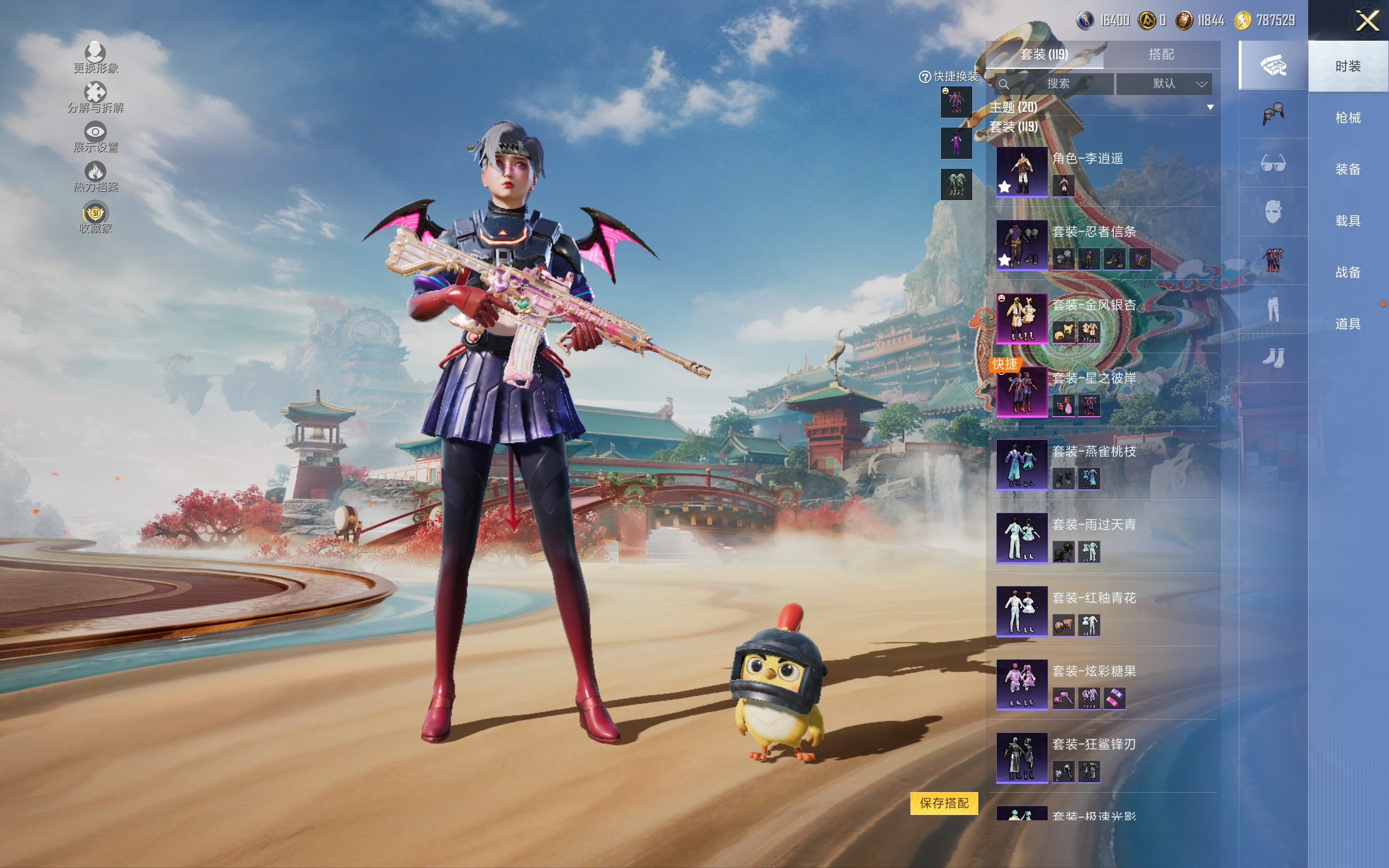Switch to the 搭配 tab
The width and height of the screenshot is (1389, 868).
1161,55
